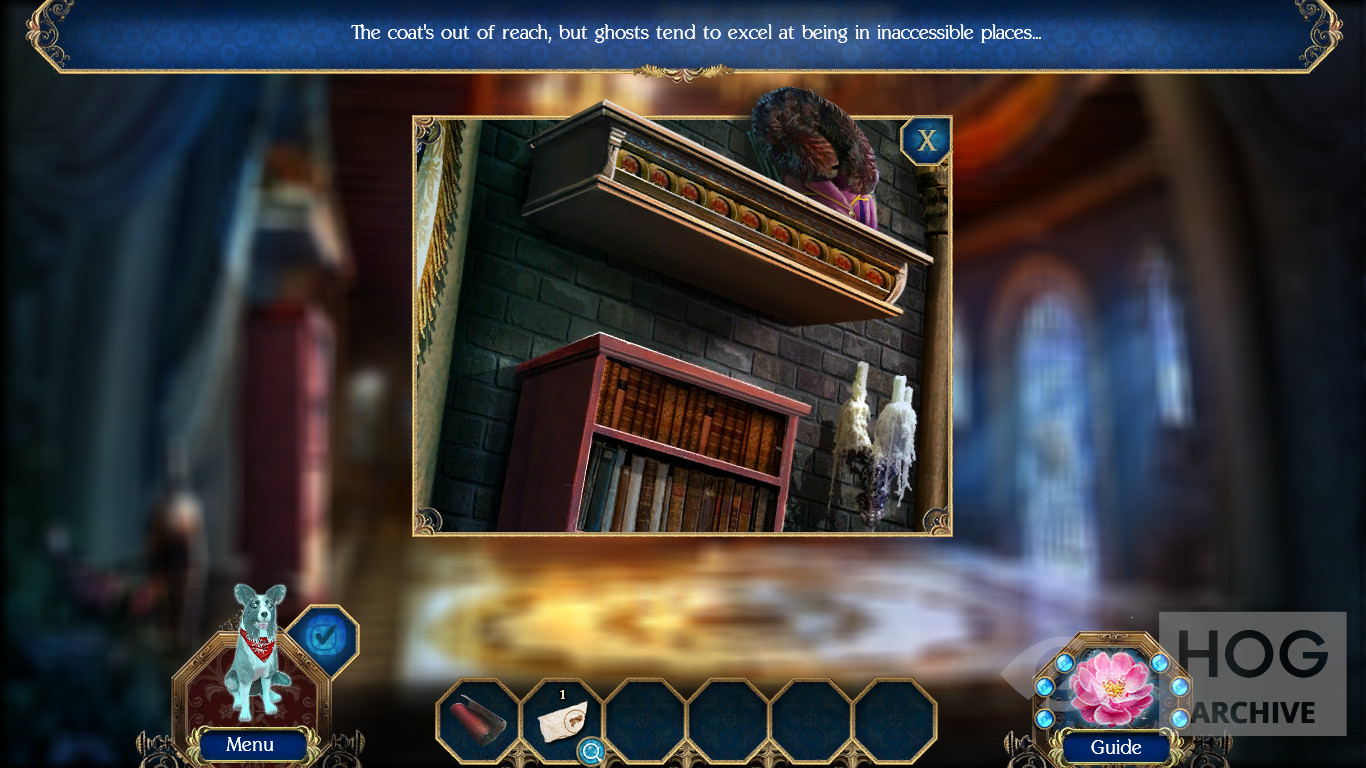The width and height of the screenshot is (1366, 768).
Task: Select the paper note inventory item
Action: (x=562, y=719)
